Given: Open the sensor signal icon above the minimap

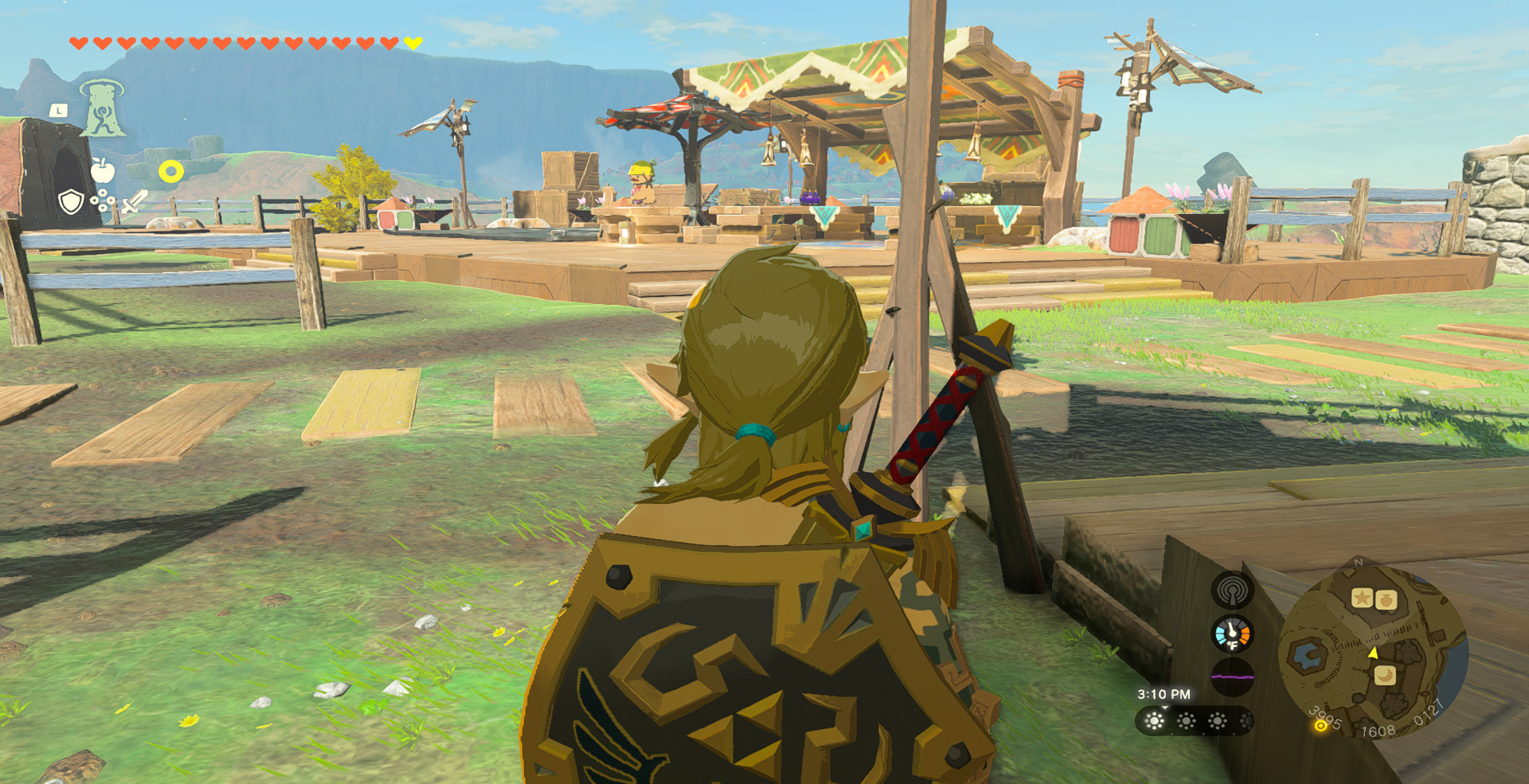Looking at the screenshot, I should [1232, 591].
